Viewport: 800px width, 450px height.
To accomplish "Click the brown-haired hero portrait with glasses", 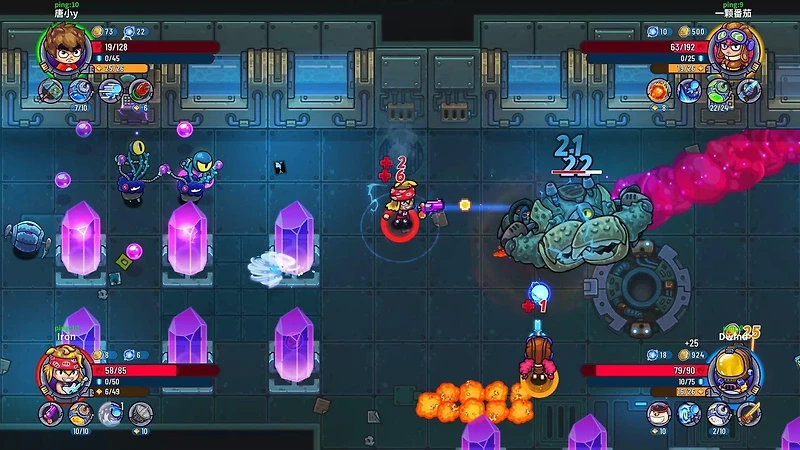I will coord(62,47).
